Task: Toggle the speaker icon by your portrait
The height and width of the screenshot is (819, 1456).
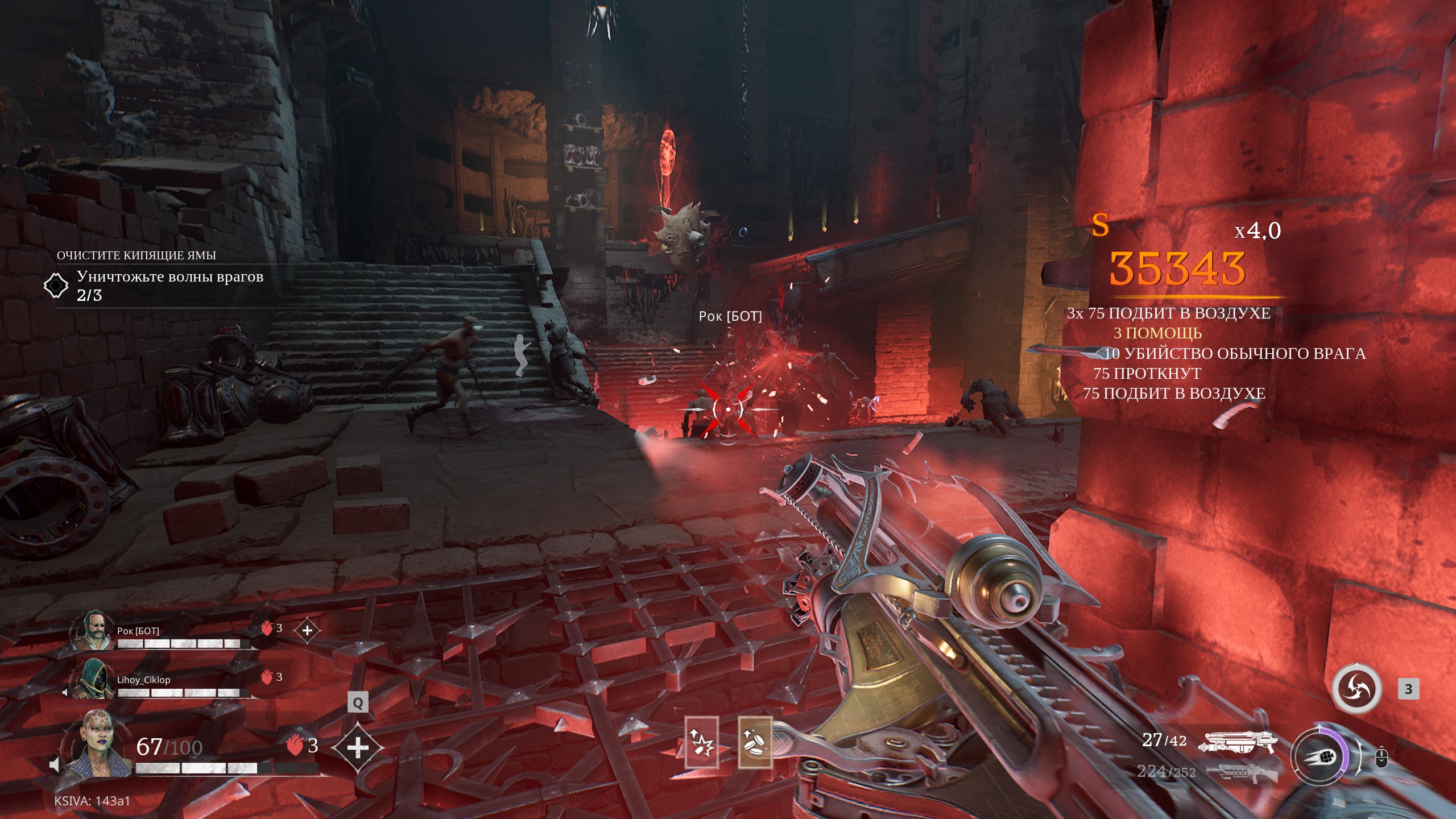Action: coord(55,765)
